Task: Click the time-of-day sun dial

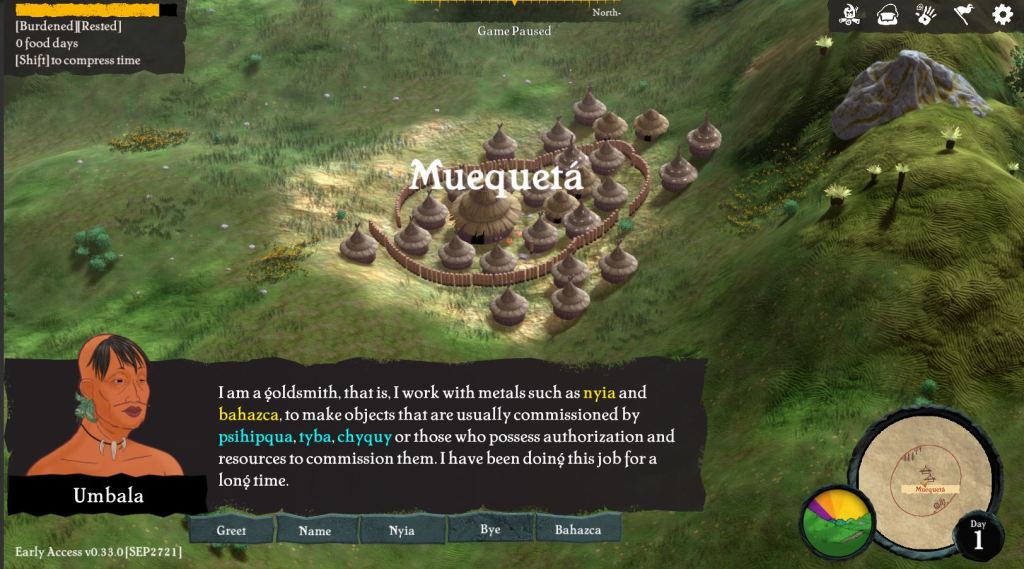Action: pyautogui.click(x=837, y=522)
